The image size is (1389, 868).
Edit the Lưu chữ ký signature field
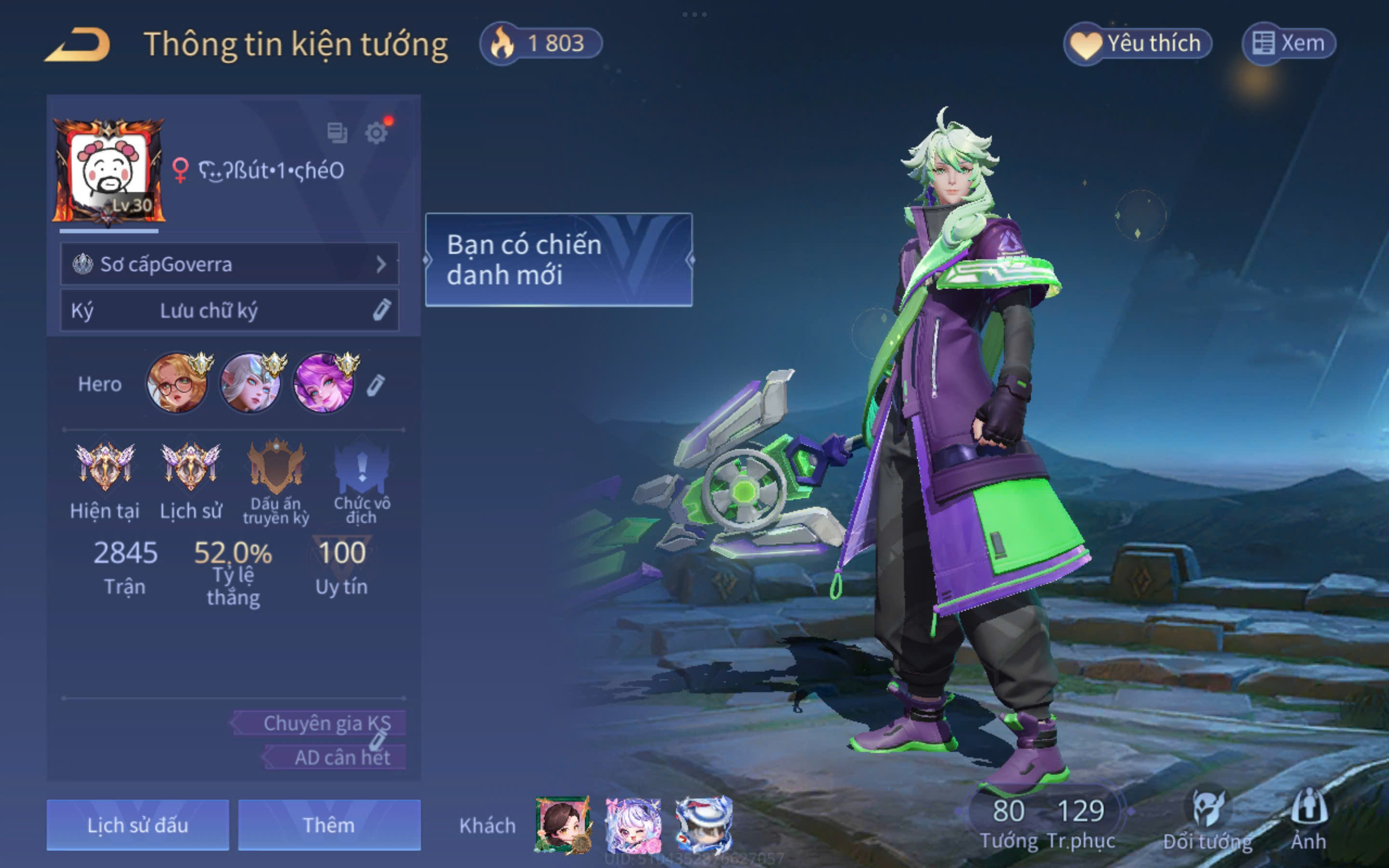[230, 311]
